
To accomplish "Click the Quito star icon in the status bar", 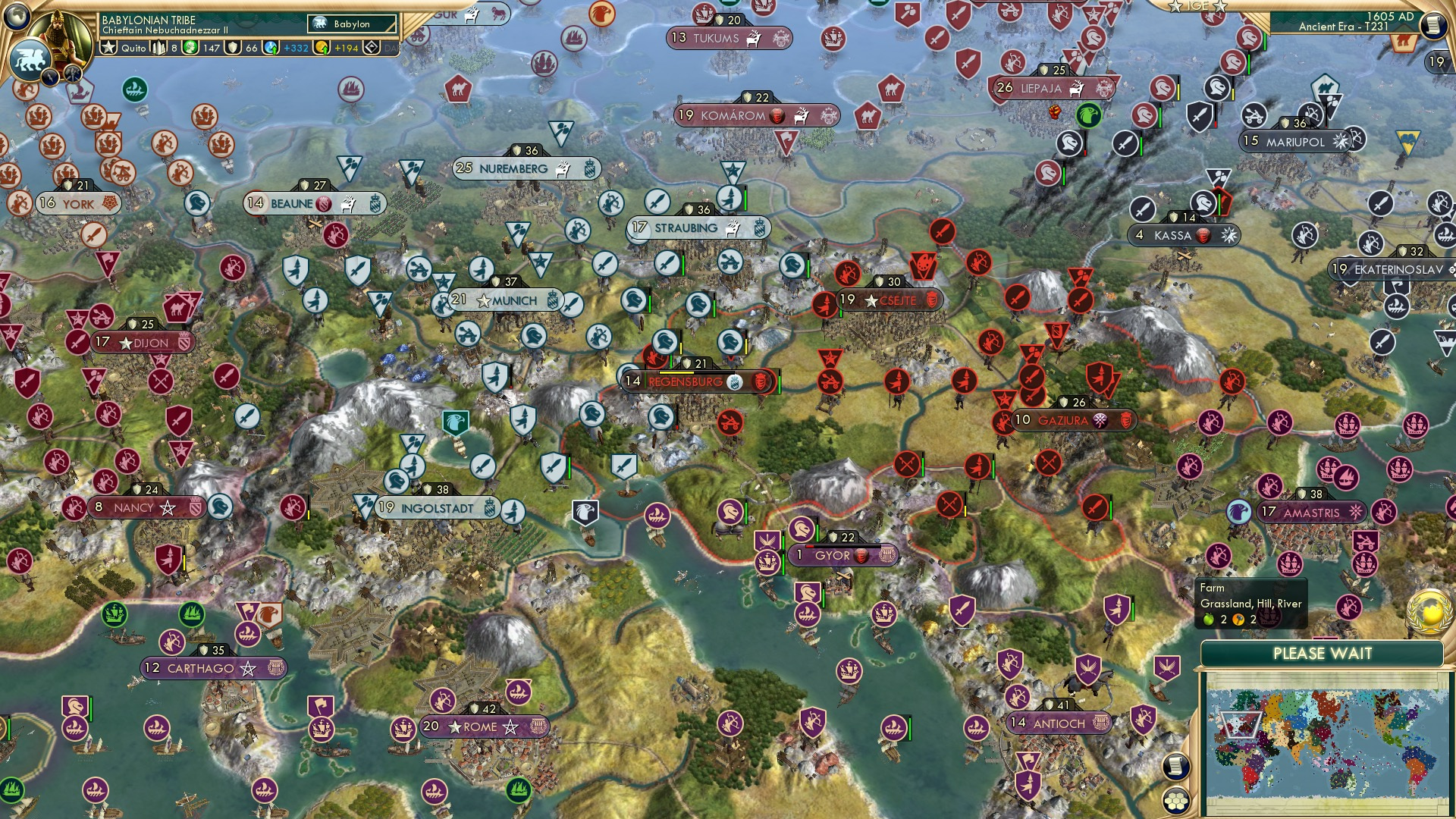I will (x=108, y=49).
